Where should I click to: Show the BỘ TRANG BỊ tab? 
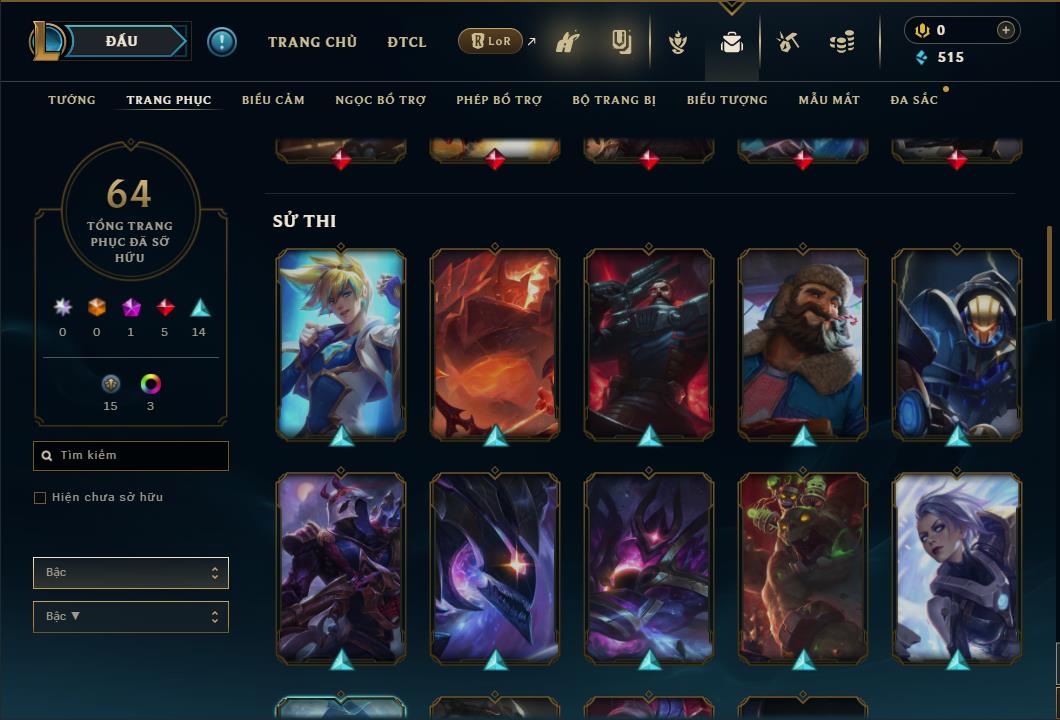coord(614,100)
